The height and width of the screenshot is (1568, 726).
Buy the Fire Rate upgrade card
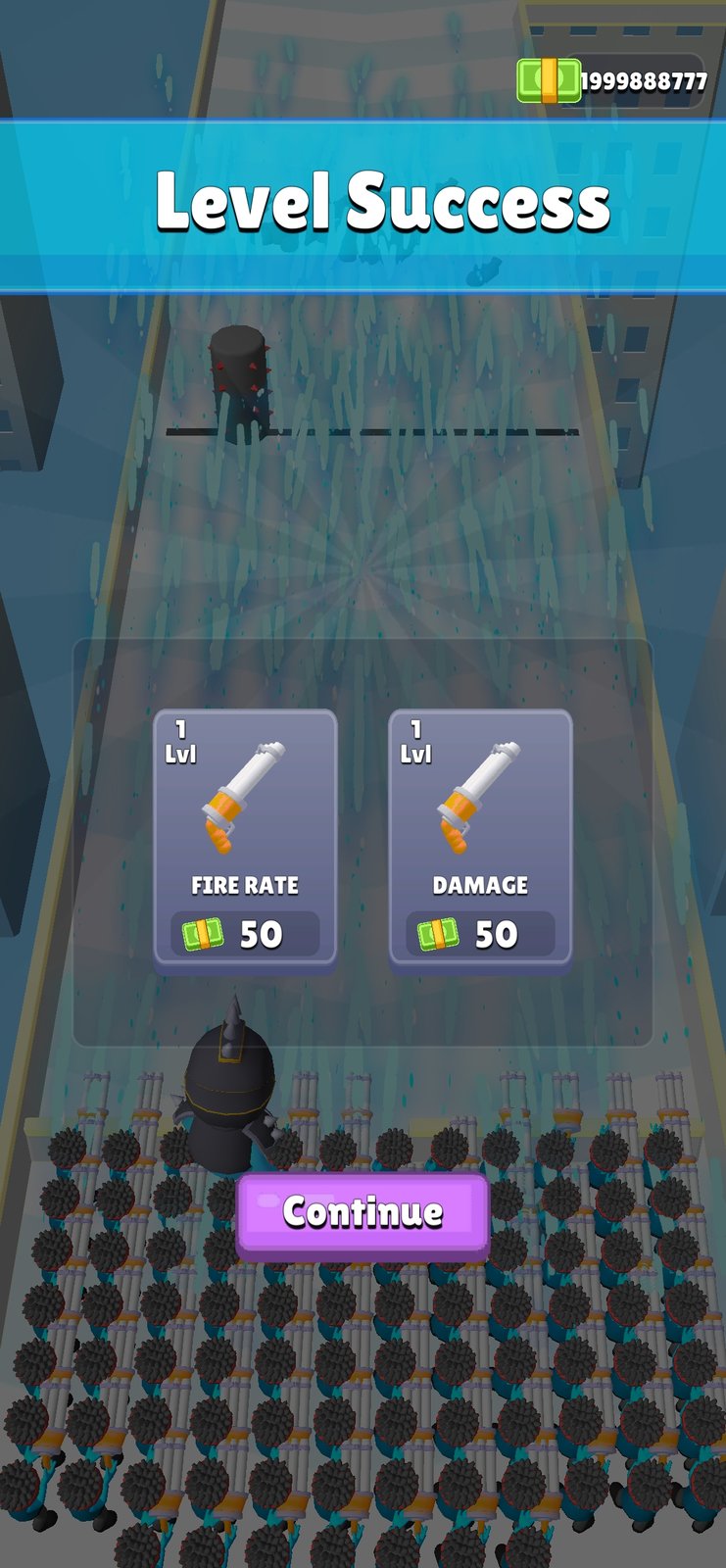(245, 838)
